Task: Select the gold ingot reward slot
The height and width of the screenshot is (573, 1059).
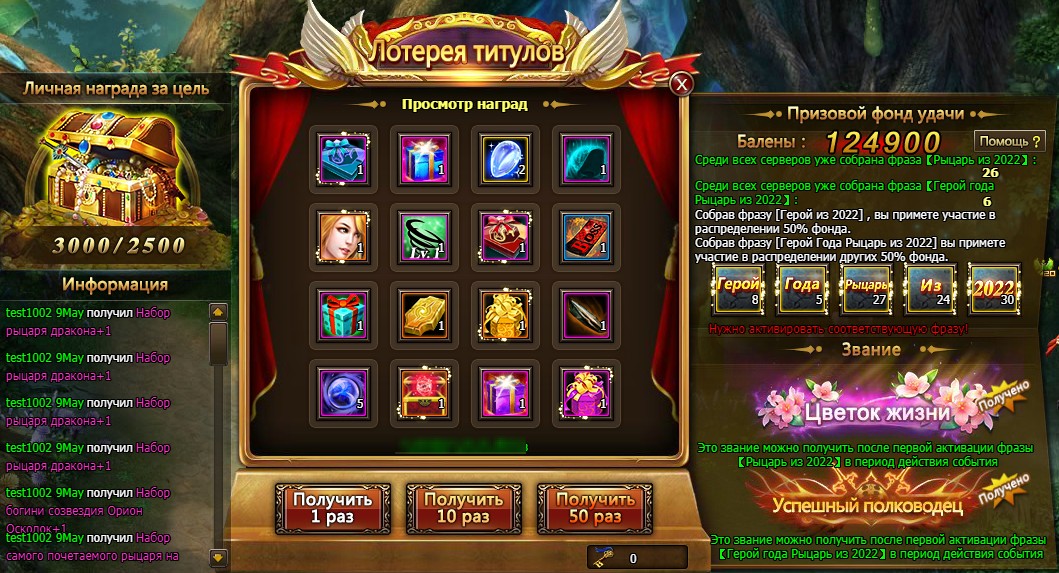Action: [x=423, y=314]
